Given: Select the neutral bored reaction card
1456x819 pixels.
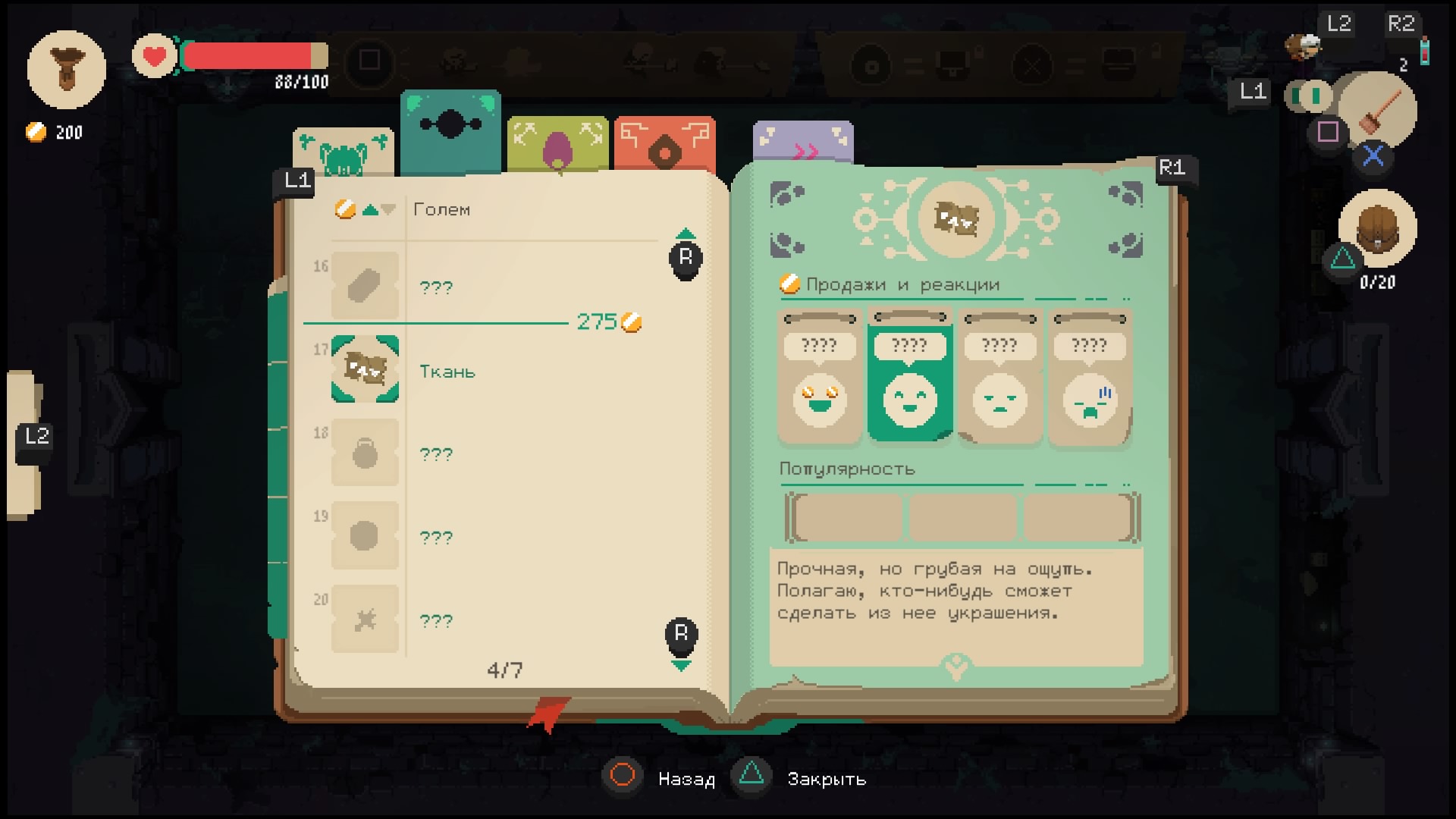Looking at the screenshot, I should [x=999, y=377].
